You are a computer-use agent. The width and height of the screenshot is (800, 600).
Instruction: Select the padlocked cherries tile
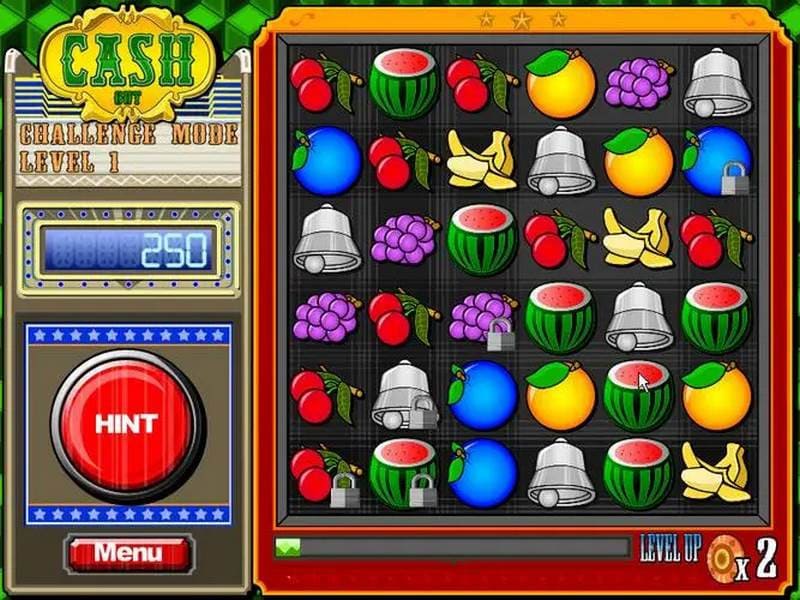point(325,473)
